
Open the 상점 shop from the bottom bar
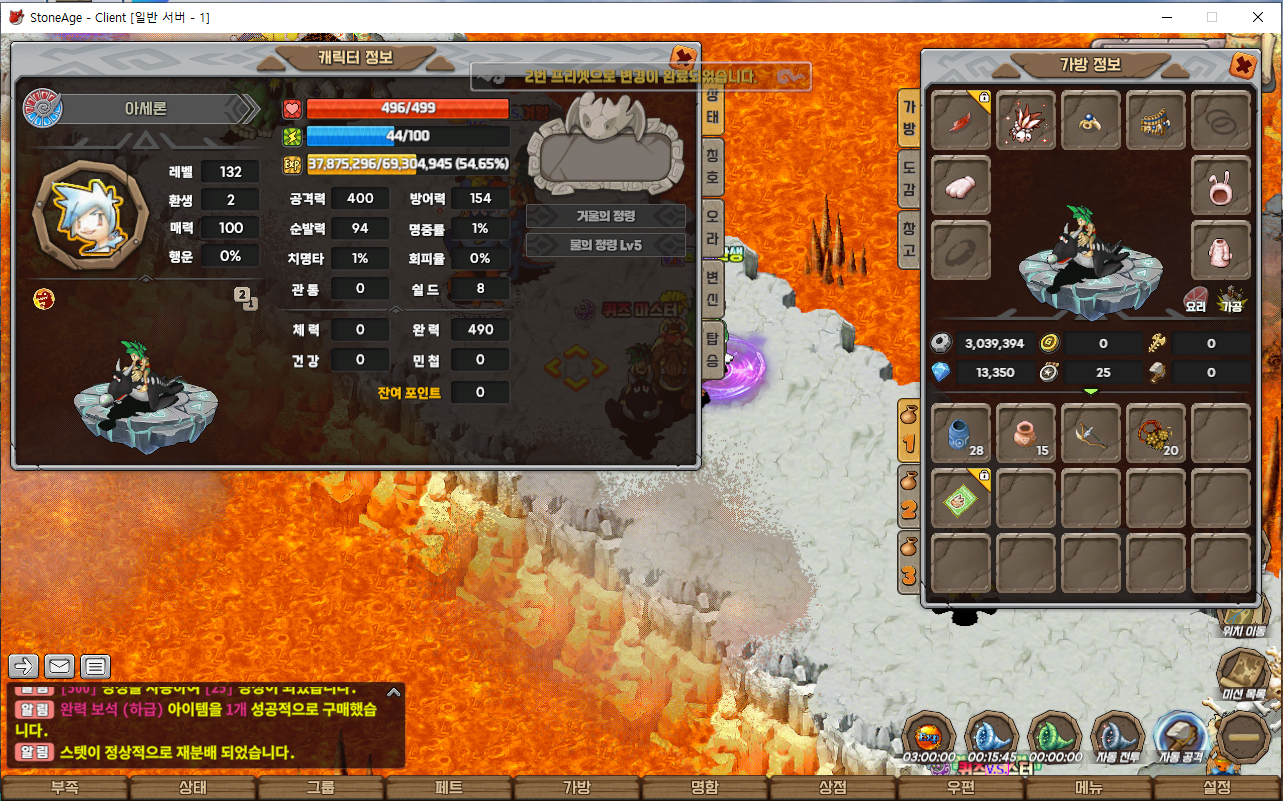tap(833, 788)
